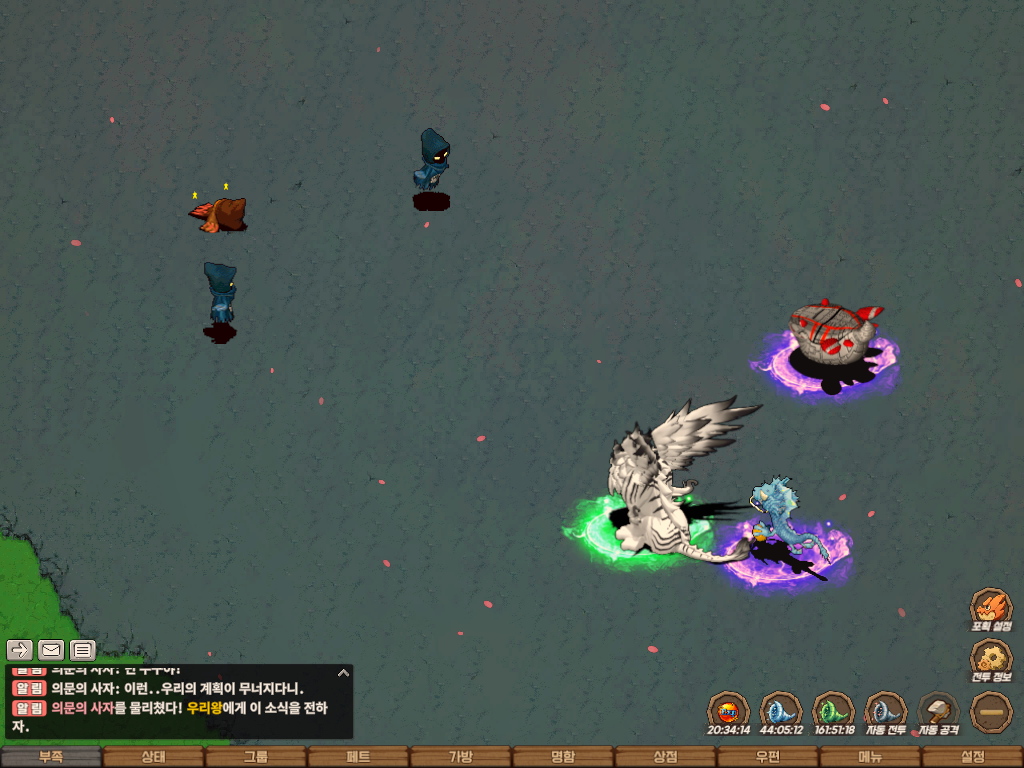Check the 우편 (mail) menu
The height and width of the screenshot is (768, 1024).
pos(767,757)
